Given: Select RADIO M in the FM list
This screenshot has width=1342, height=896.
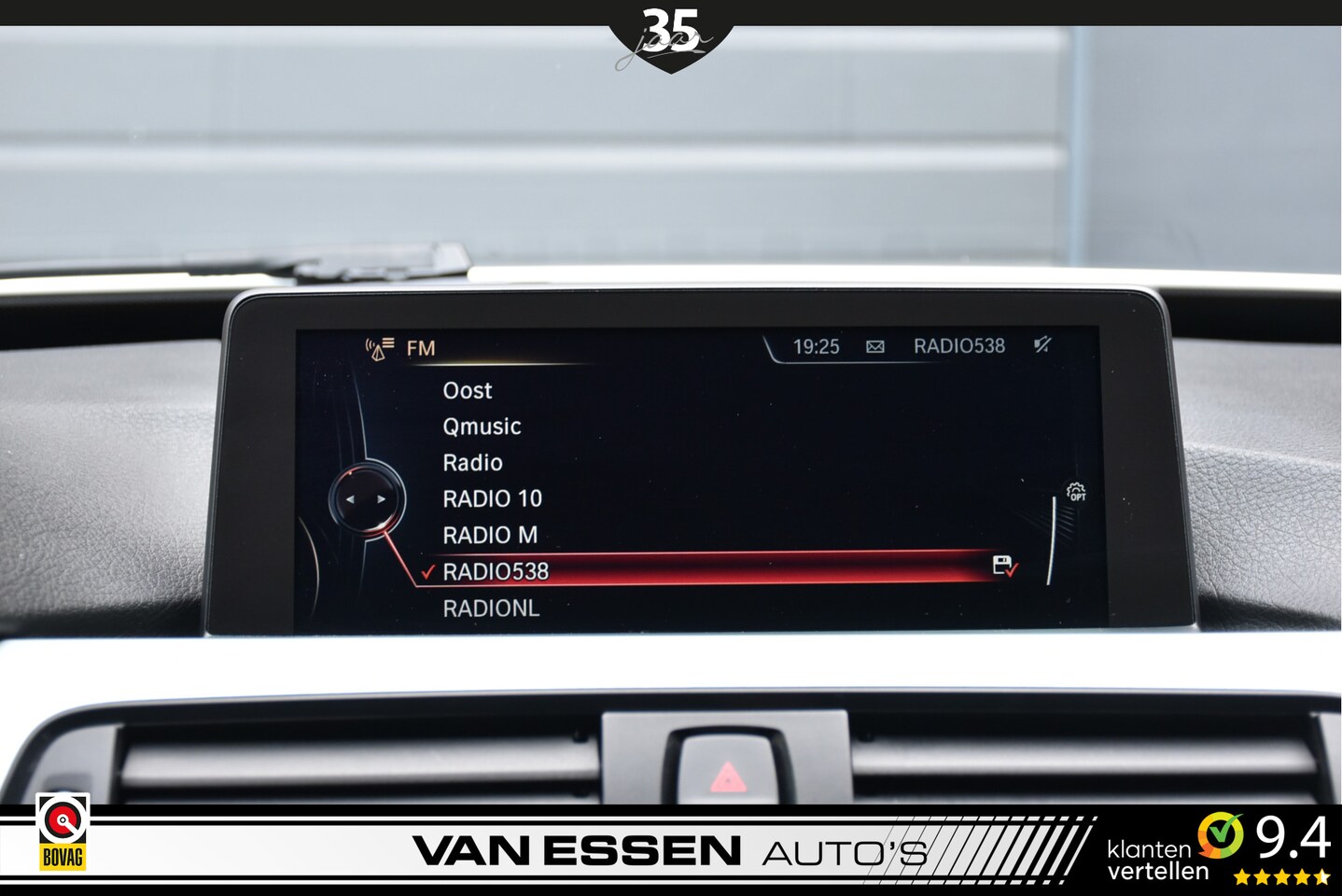Looking at the screenshot, I should tap(490, 536).
